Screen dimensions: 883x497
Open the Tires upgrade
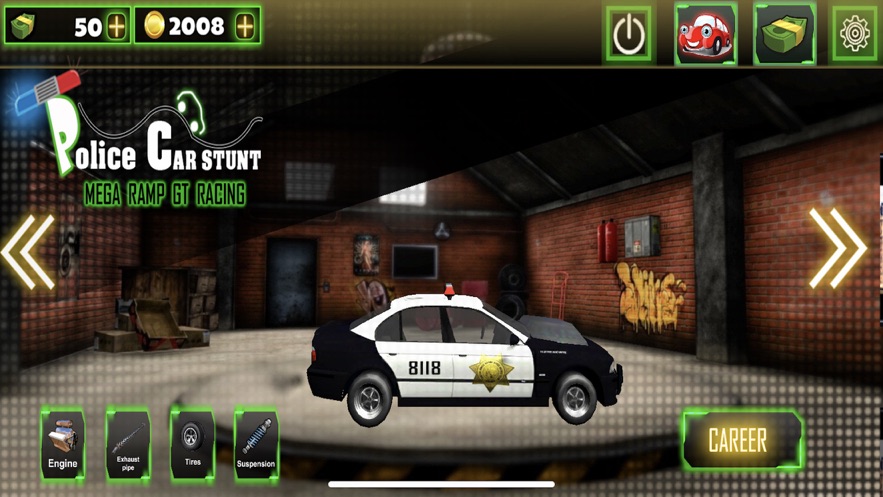192,444
